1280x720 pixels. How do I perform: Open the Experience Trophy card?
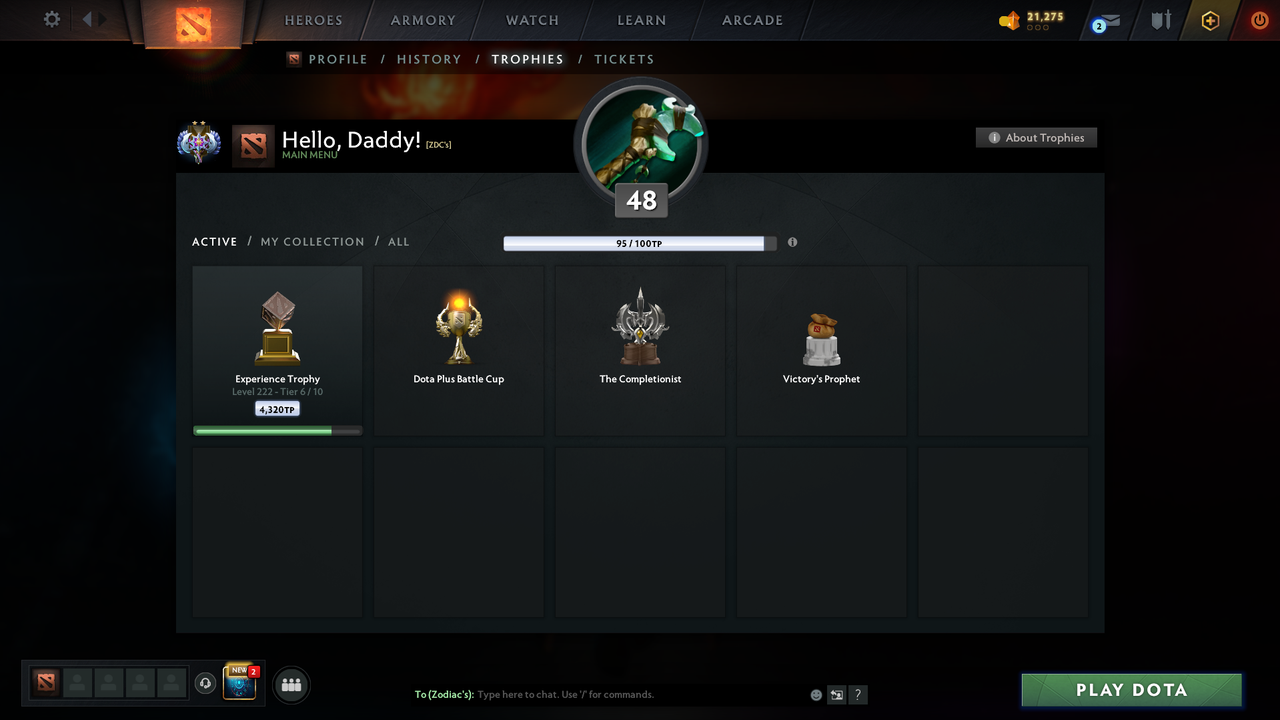point(277,349)
